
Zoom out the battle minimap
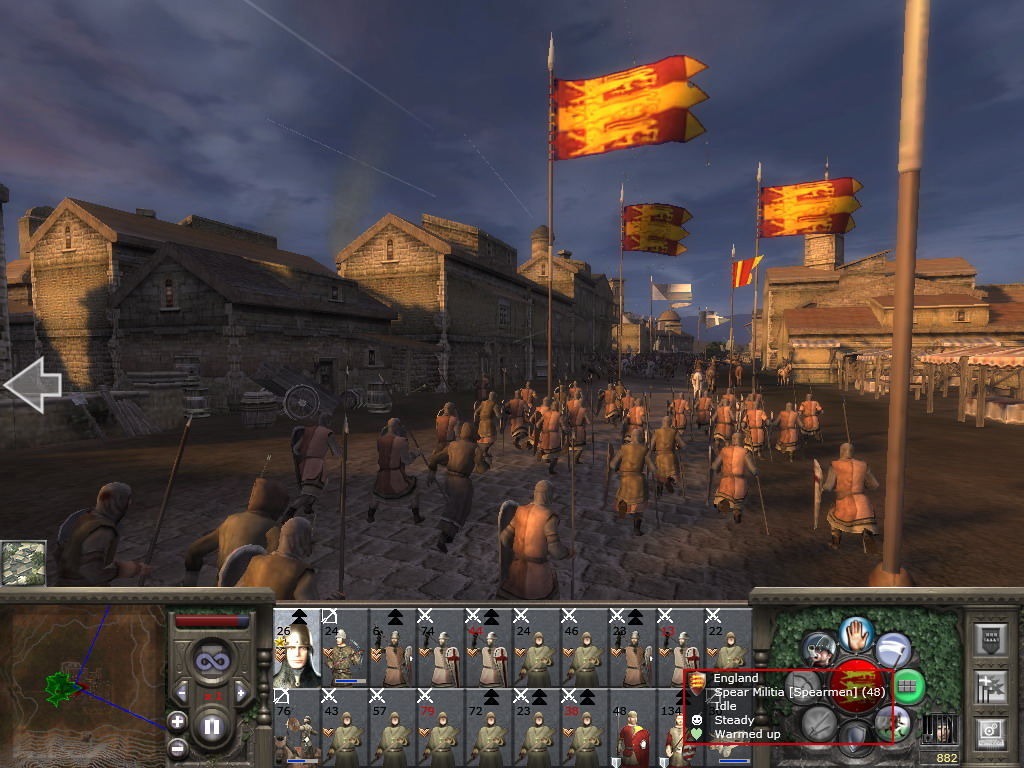[177, 747]
